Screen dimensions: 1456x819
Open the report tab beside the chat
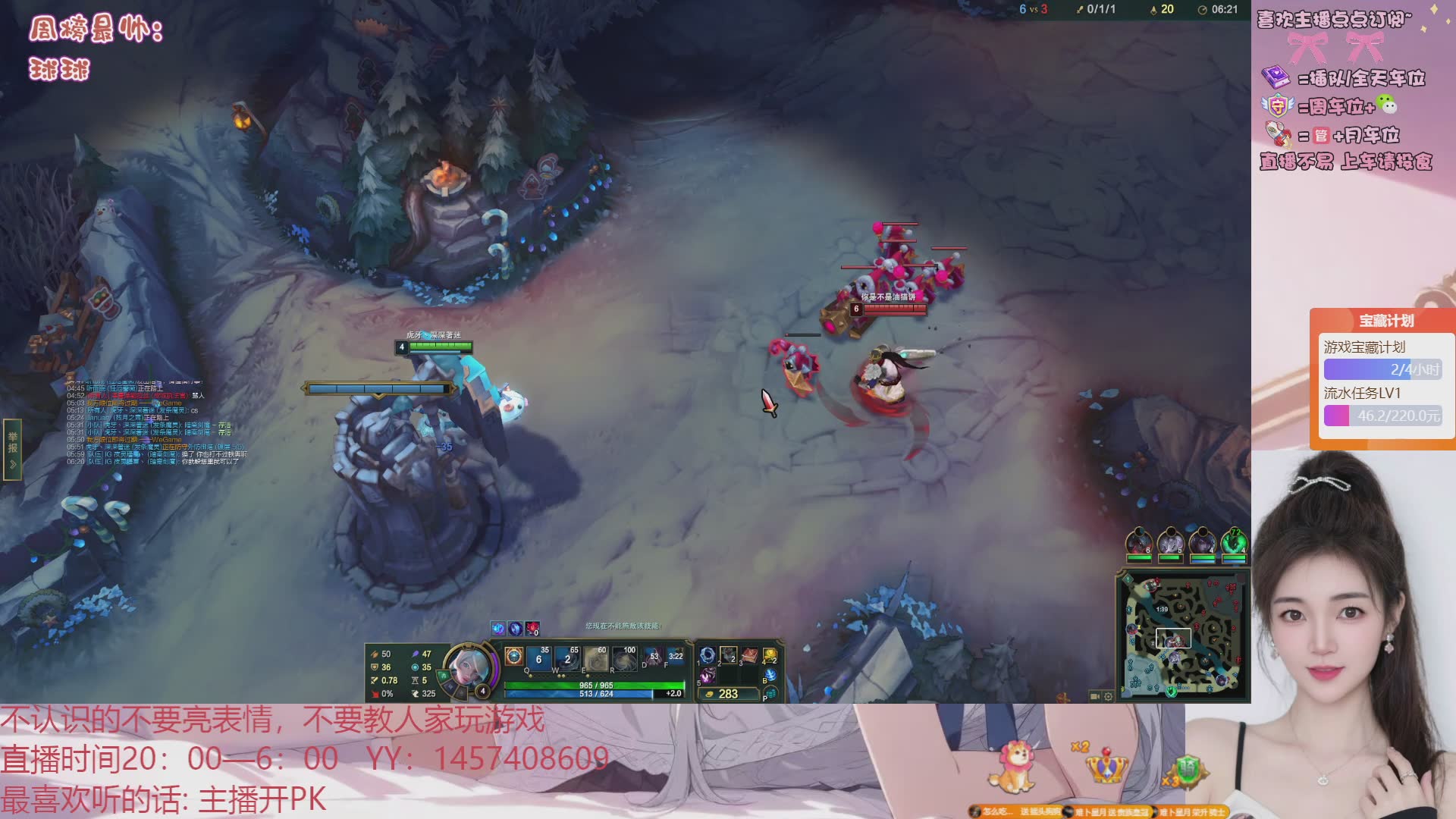click(13, 449)
